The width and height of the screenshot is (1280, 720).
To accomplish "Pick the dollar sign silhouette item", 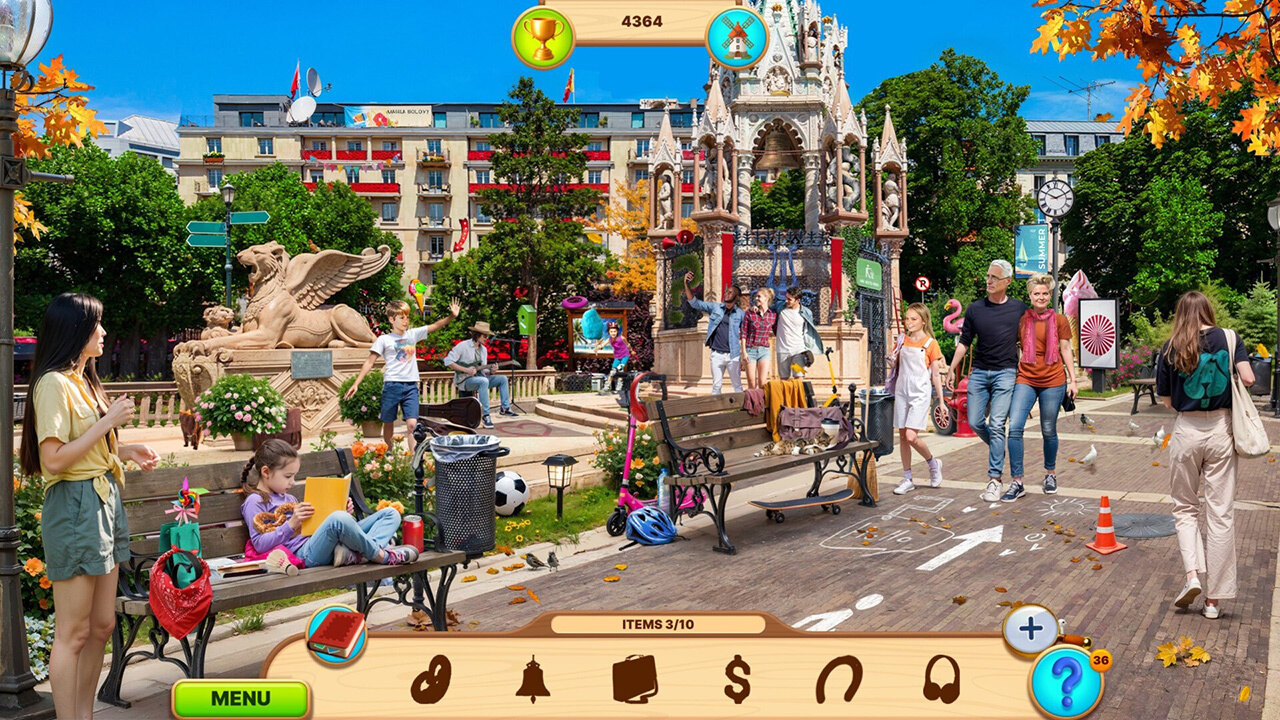I will (737, 680).
